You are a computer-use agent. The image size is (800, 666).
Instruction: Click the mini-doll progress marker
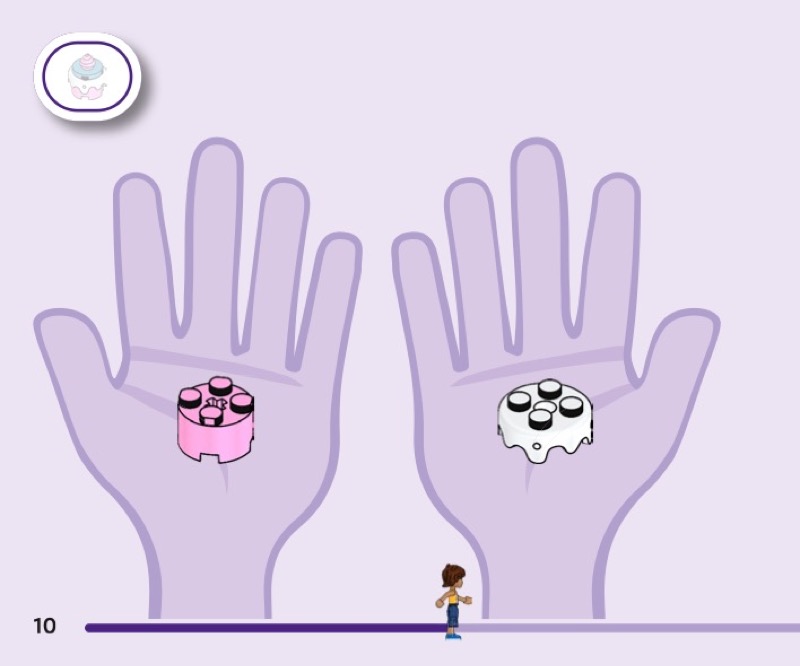pyautogui.click(x=453, y=600)
